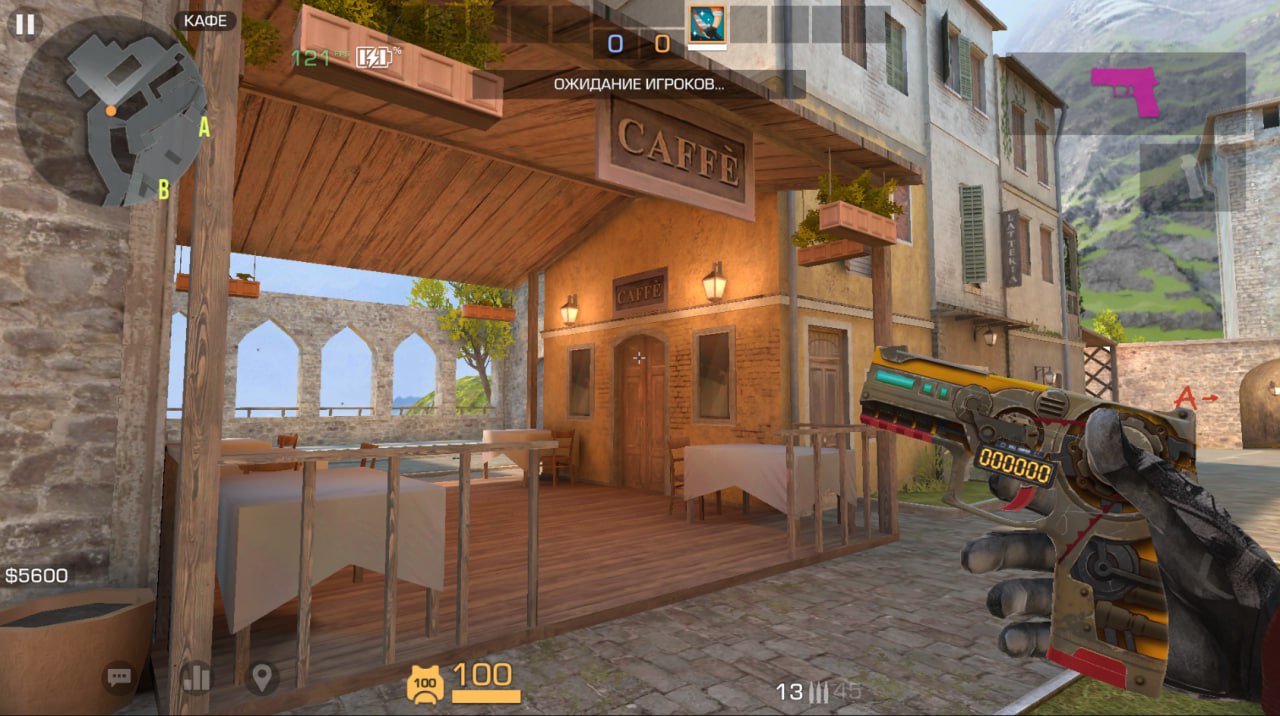Open the chat speech bubble icon

pyautogui.click(x=120, y=678)
